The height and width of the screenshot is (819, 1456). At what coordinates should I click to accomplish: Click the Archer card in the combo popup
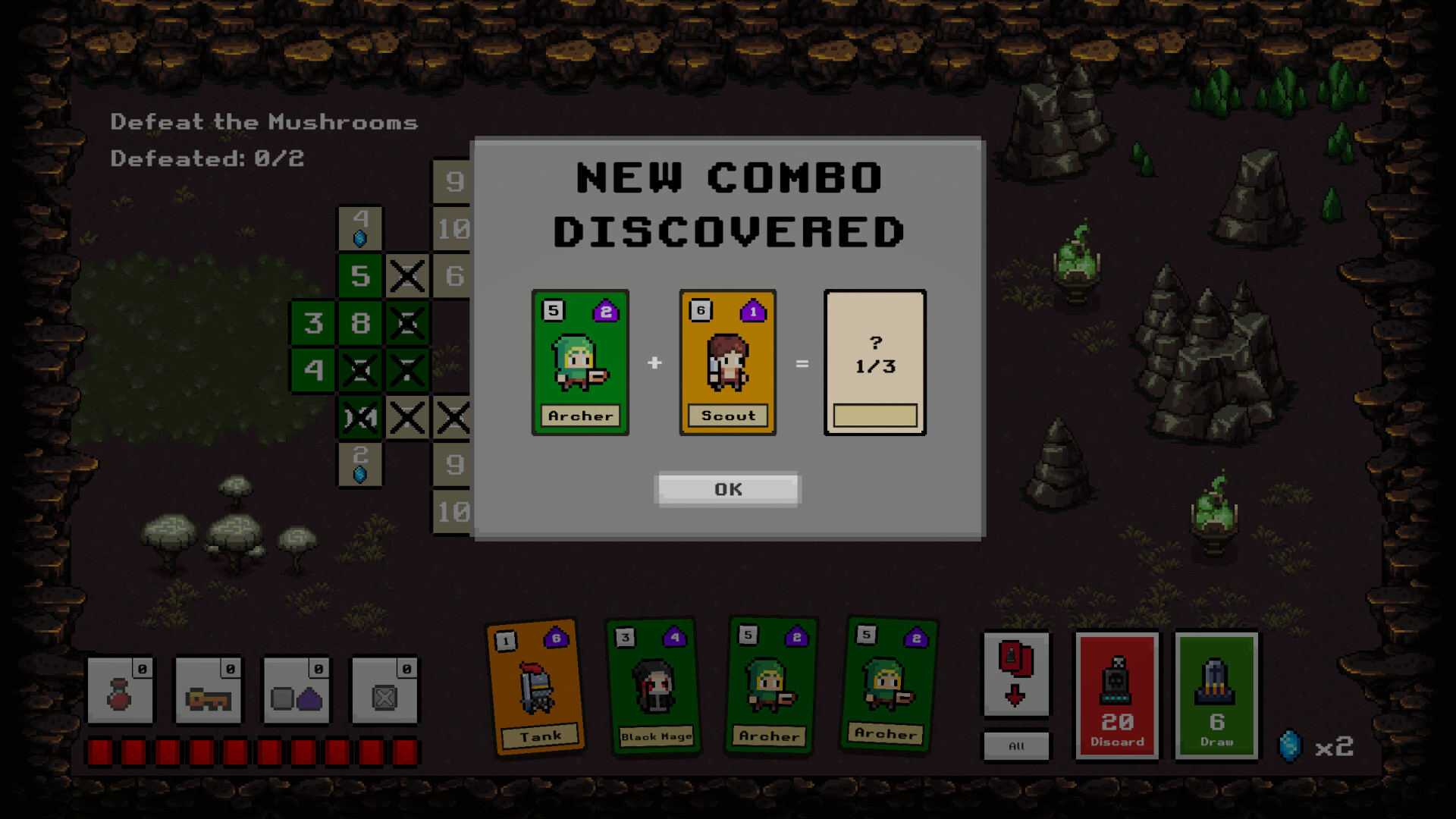[580, 362]
